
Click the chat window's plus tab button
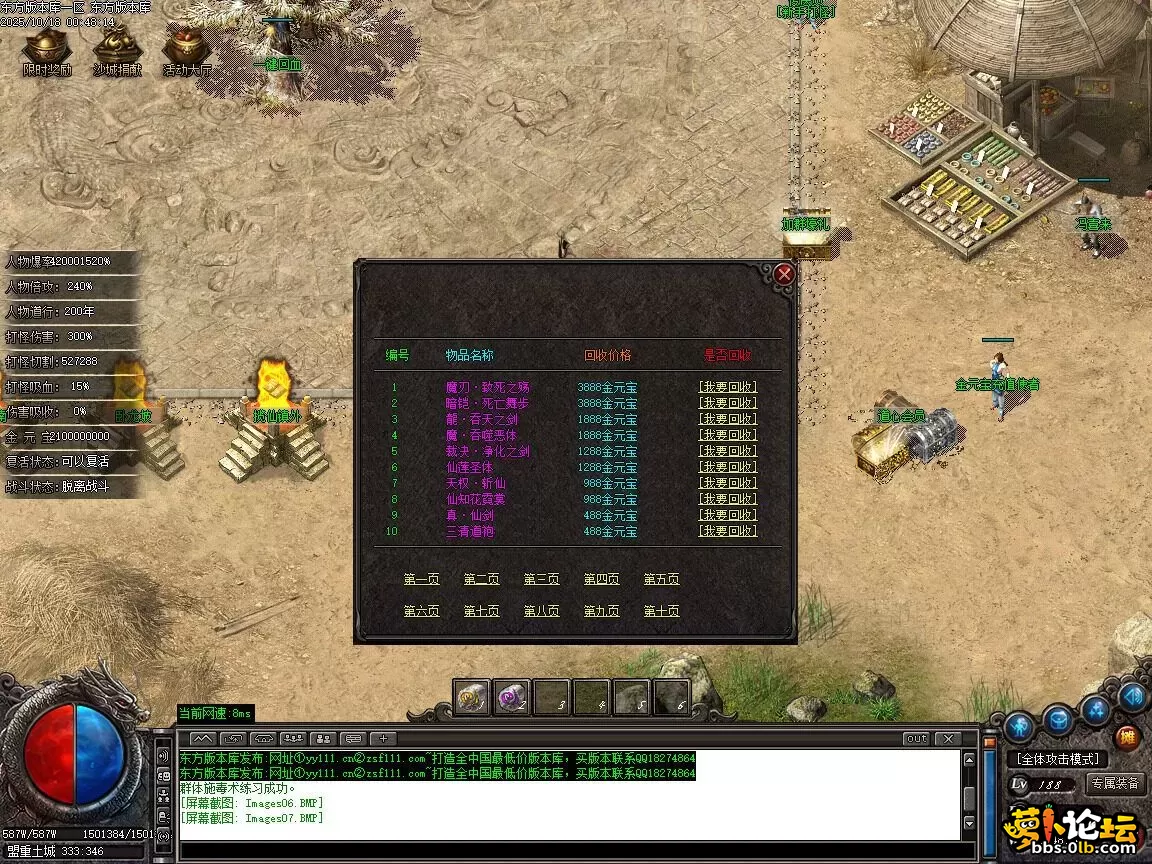click(382, 739)
